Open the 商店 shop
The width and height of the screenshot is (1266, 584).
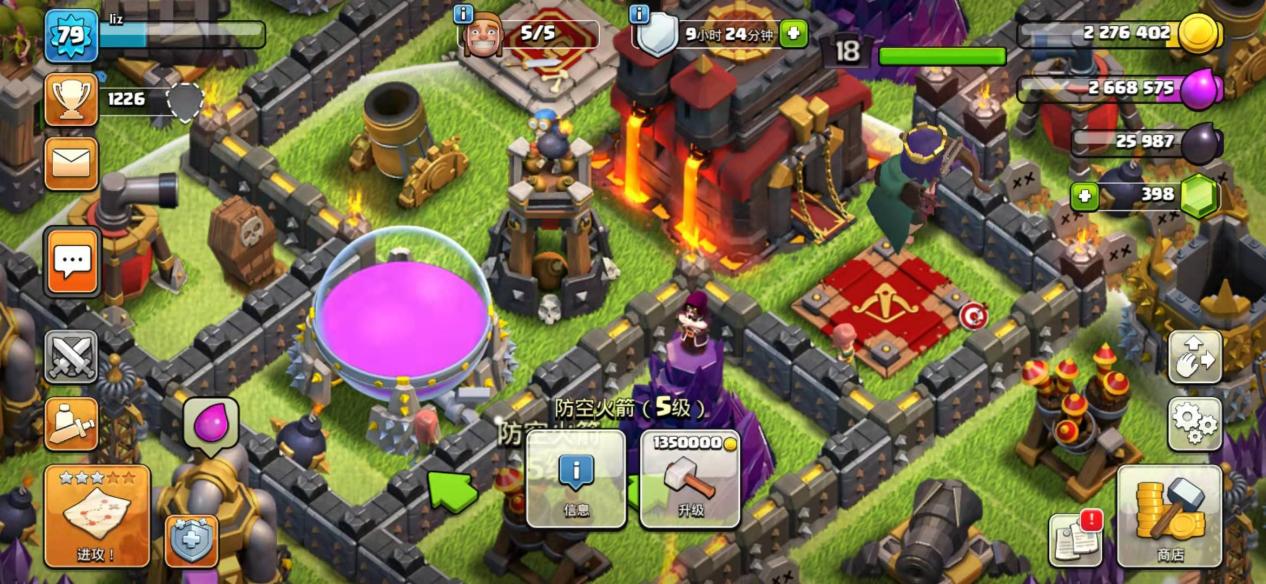tap(1170, 515)
